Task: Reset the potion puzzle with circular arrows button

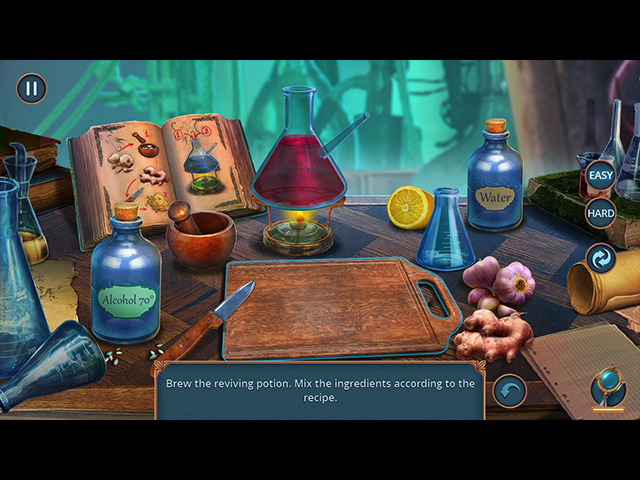Action: click(x=600, y=258)
